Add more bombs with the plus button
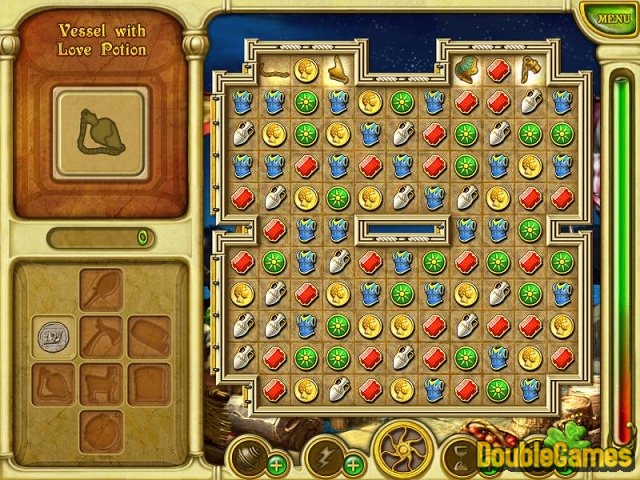 (x=276, y=464)
